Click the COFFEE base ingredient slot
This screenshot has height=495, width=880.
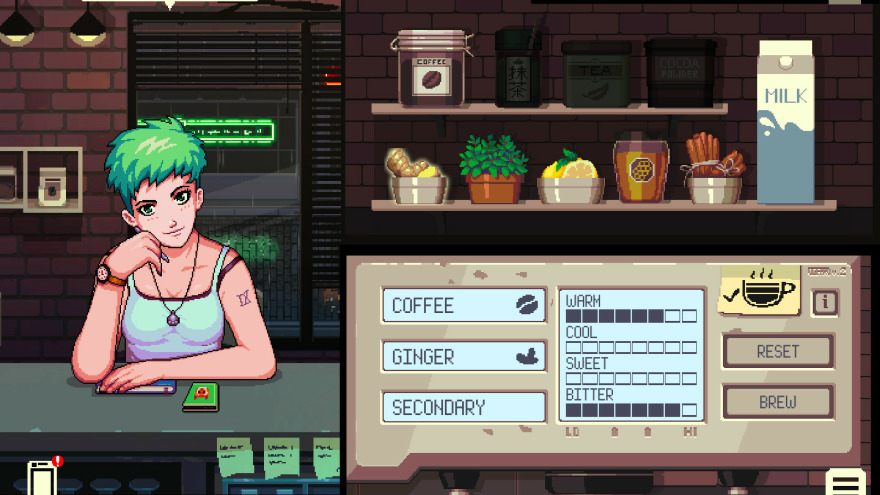pos(464,305)
